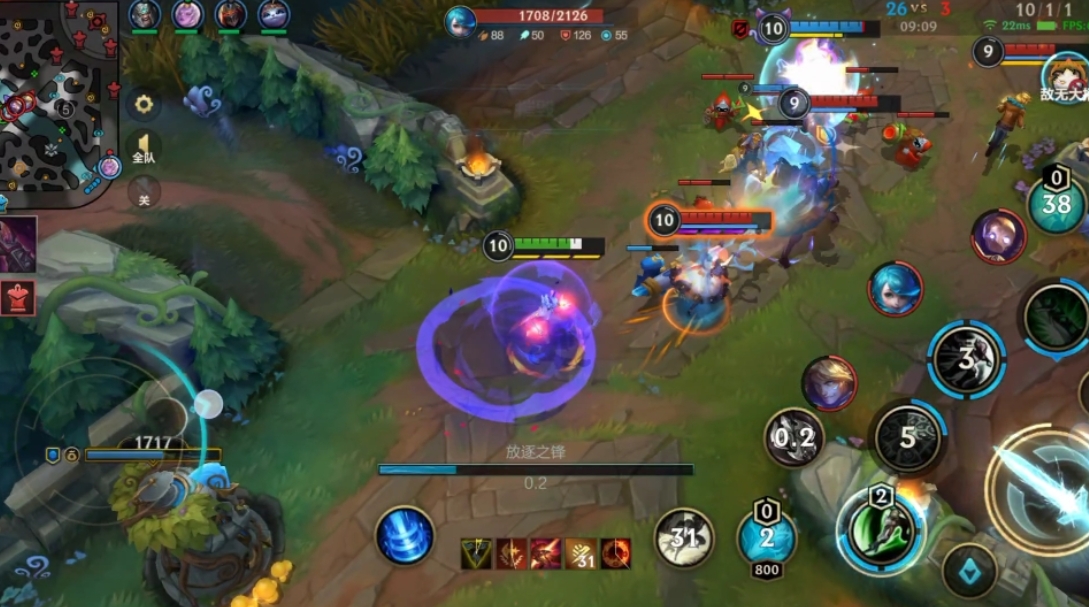Screen dimensions: 1089x607
Task: Target the purple masked enemy champion portrait
Action: (998, 237)
